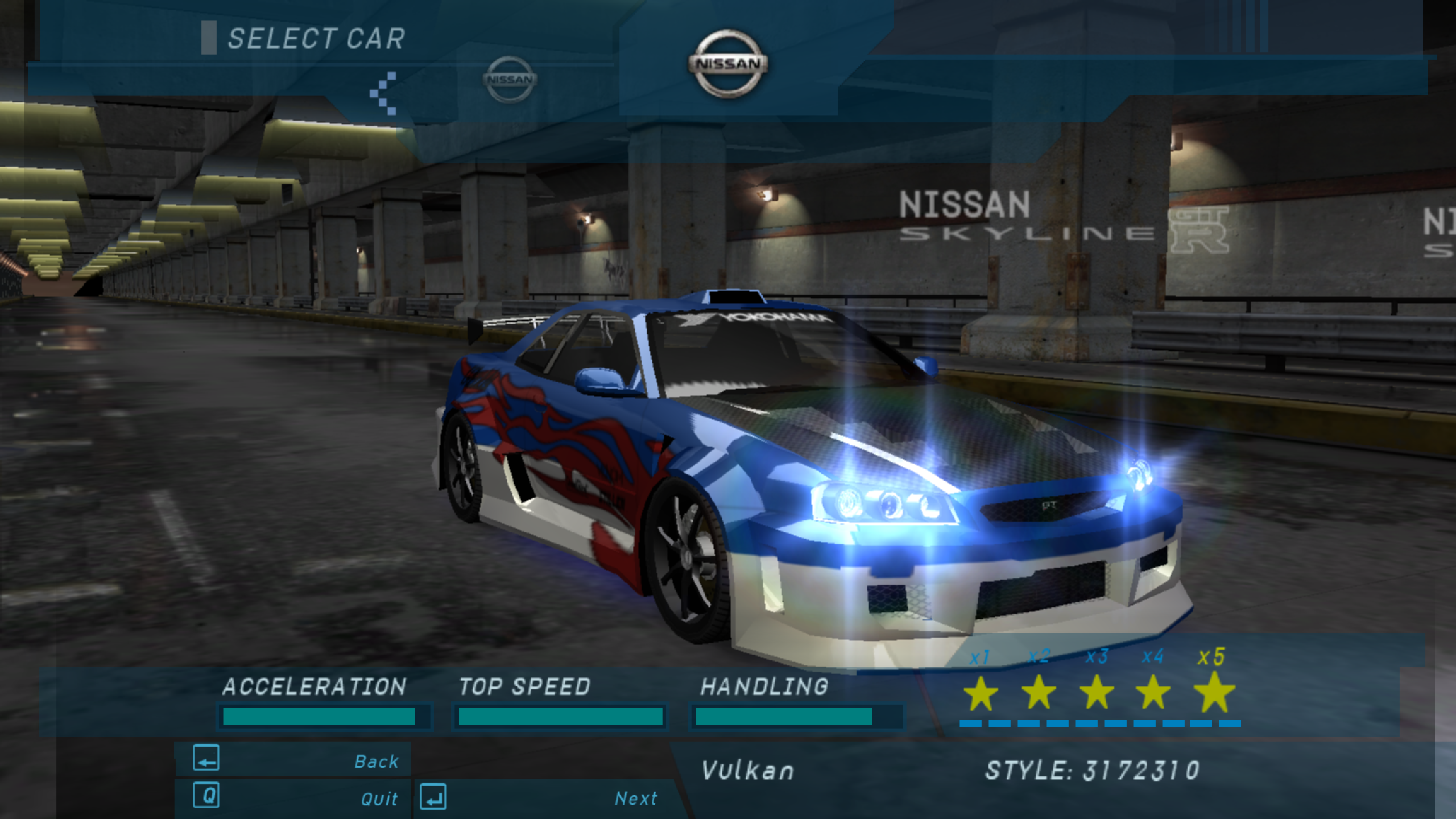1456x819 pixels.
Task: Quit the car selection screen
Action: click(293, 797)
